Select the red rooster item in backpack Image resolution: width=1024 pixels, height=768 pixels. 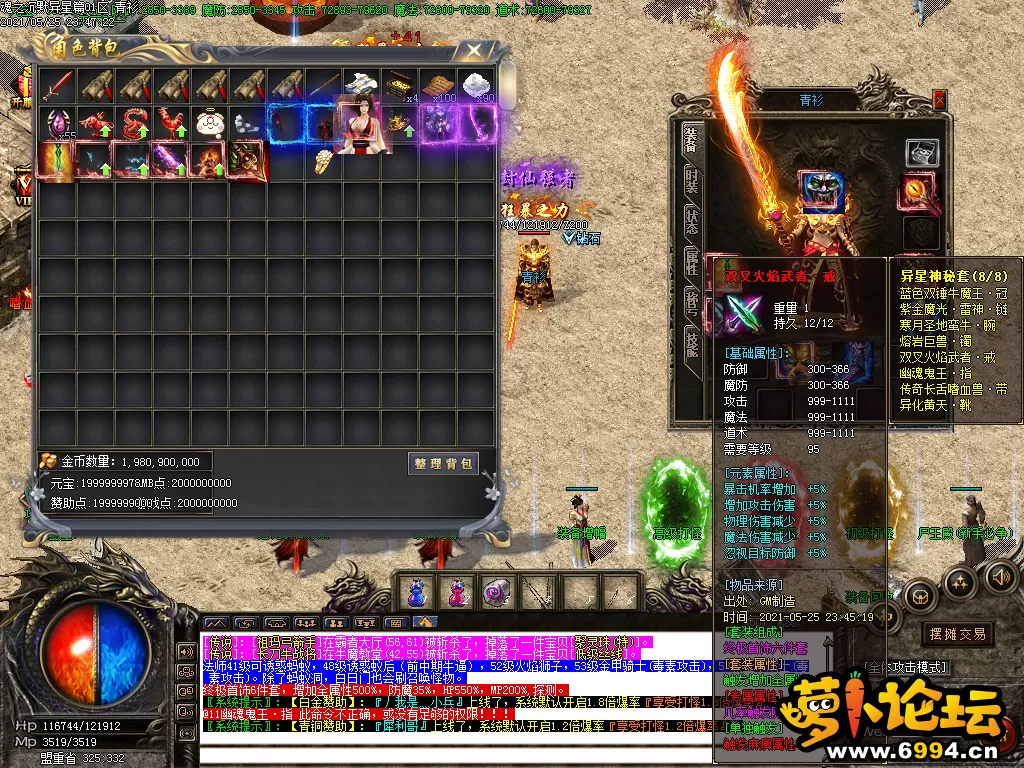173,123
